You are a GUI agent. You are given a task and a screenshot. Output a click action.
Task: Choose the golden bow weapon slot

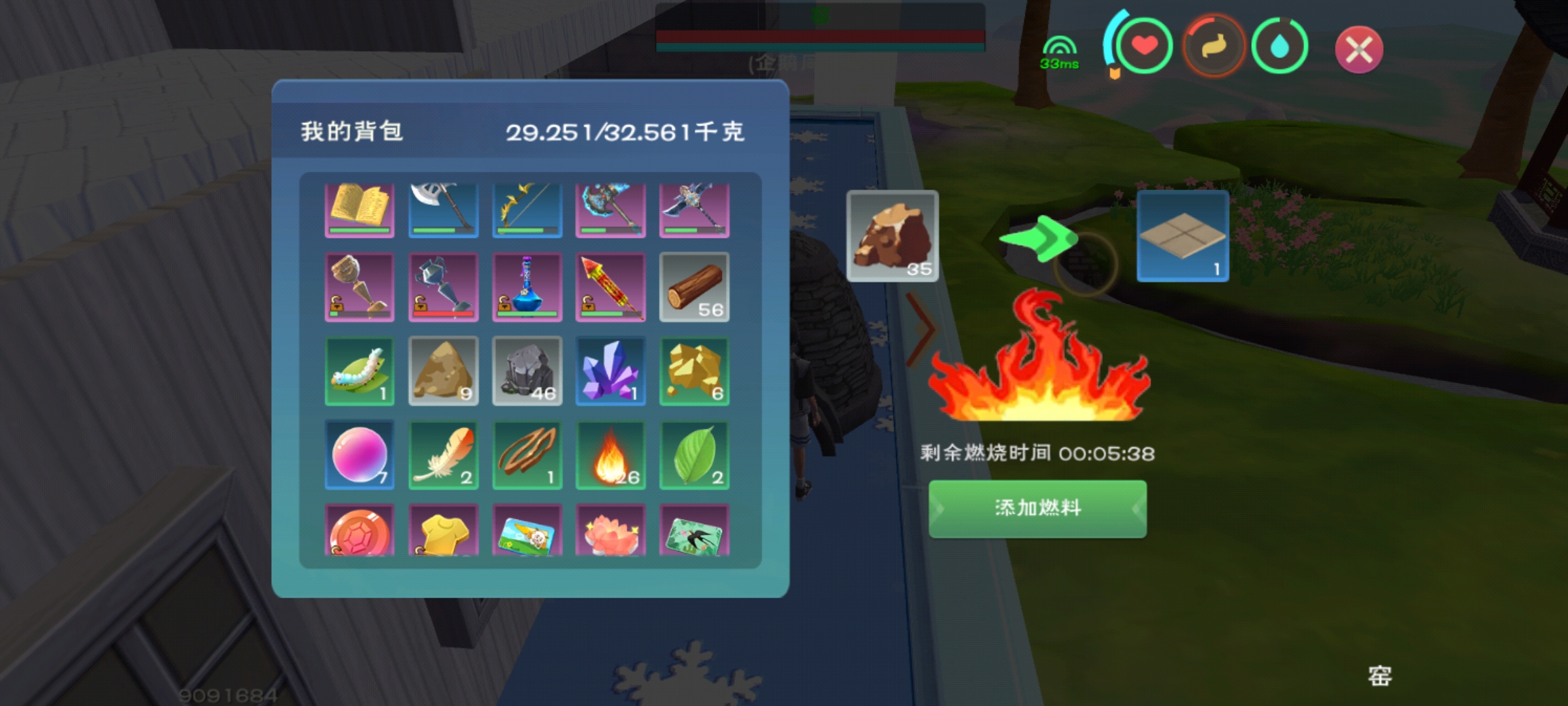[527, 209]
